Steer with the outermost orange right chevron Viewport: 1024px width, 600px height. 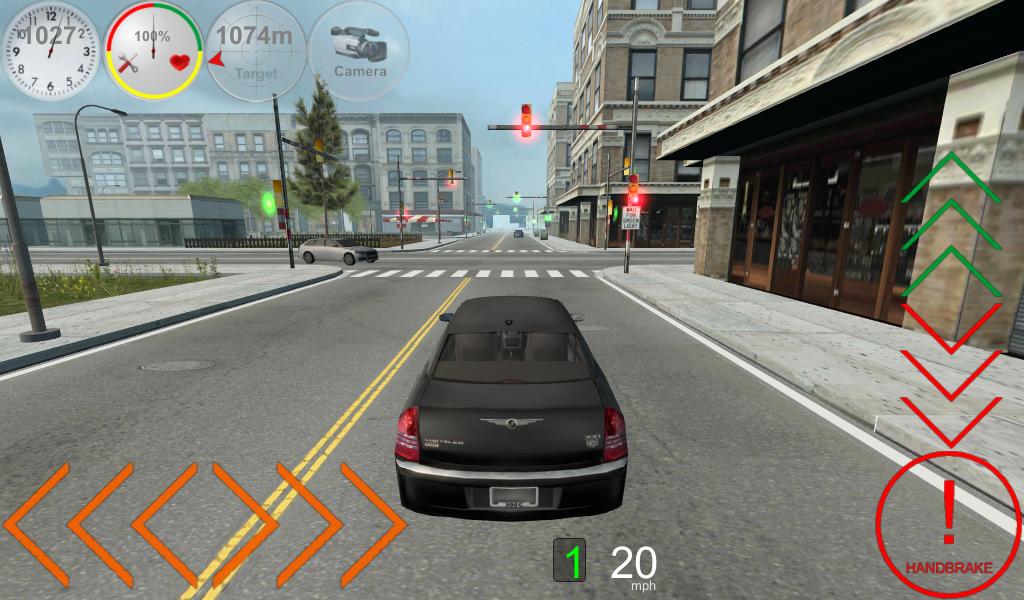click(x=373, y=523)
